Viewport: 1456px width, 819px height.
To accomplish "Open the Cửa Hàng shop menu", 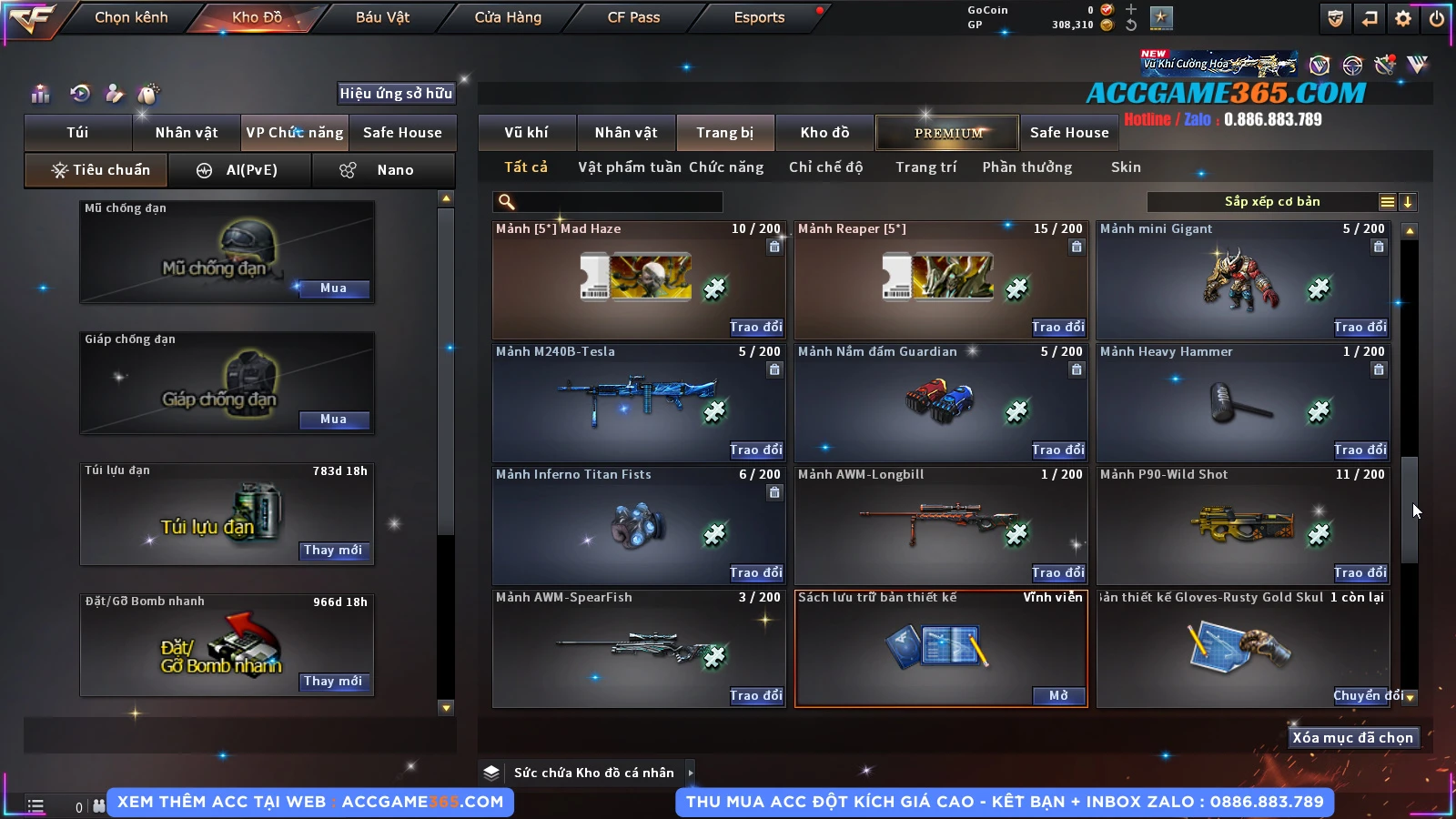I will pos(508,17).
